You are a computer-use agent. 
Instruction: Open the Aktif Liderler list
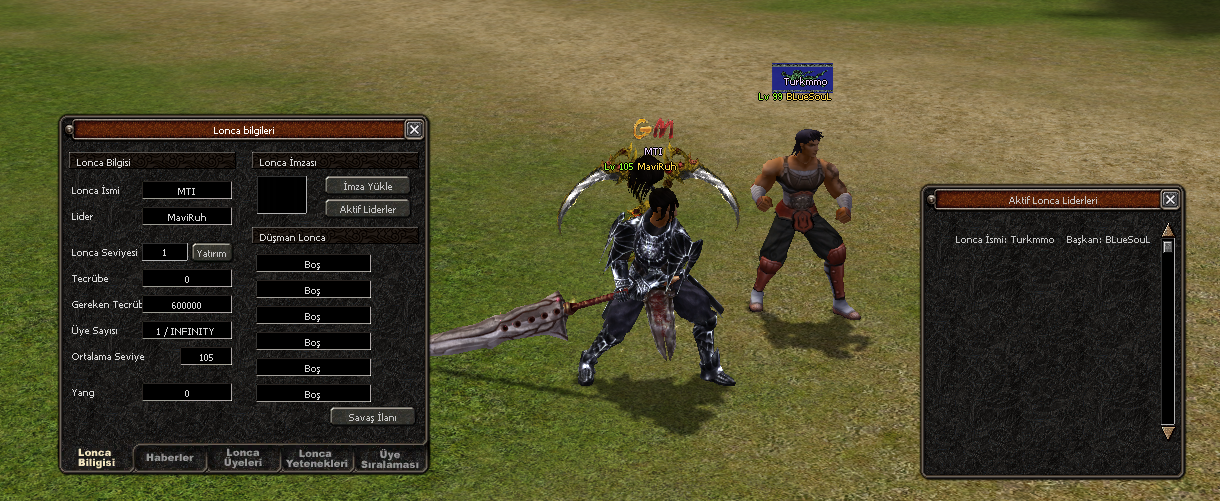click(x=368, y=209)
